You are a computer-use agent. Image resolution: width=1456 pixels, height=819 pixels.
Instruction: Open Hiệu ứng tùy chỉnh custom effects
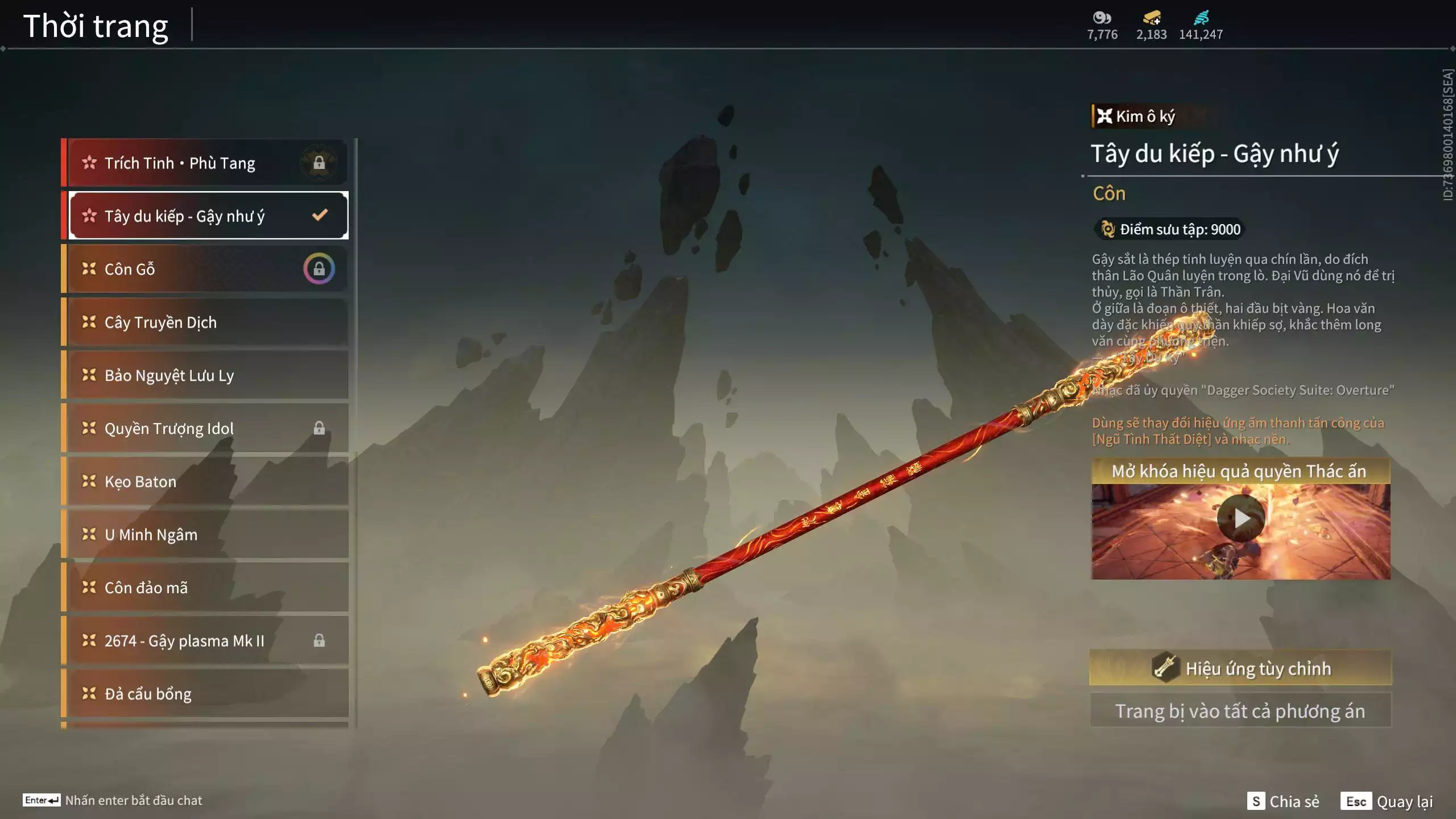point(1240,668)
